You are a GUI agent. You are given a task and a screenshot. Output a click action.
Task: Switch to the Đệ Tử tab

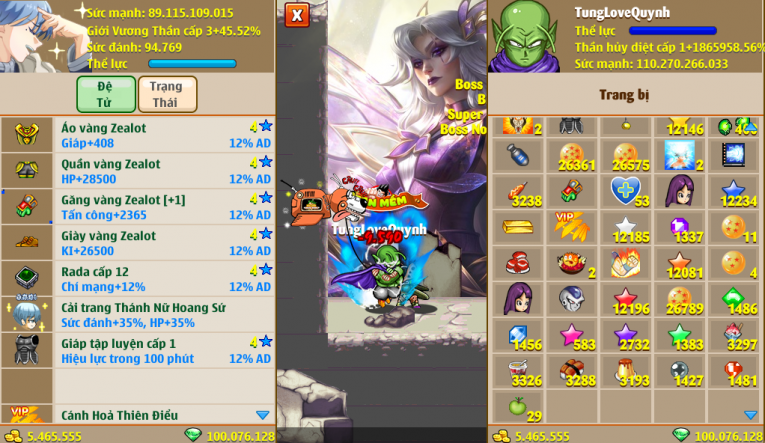[106, 94]
